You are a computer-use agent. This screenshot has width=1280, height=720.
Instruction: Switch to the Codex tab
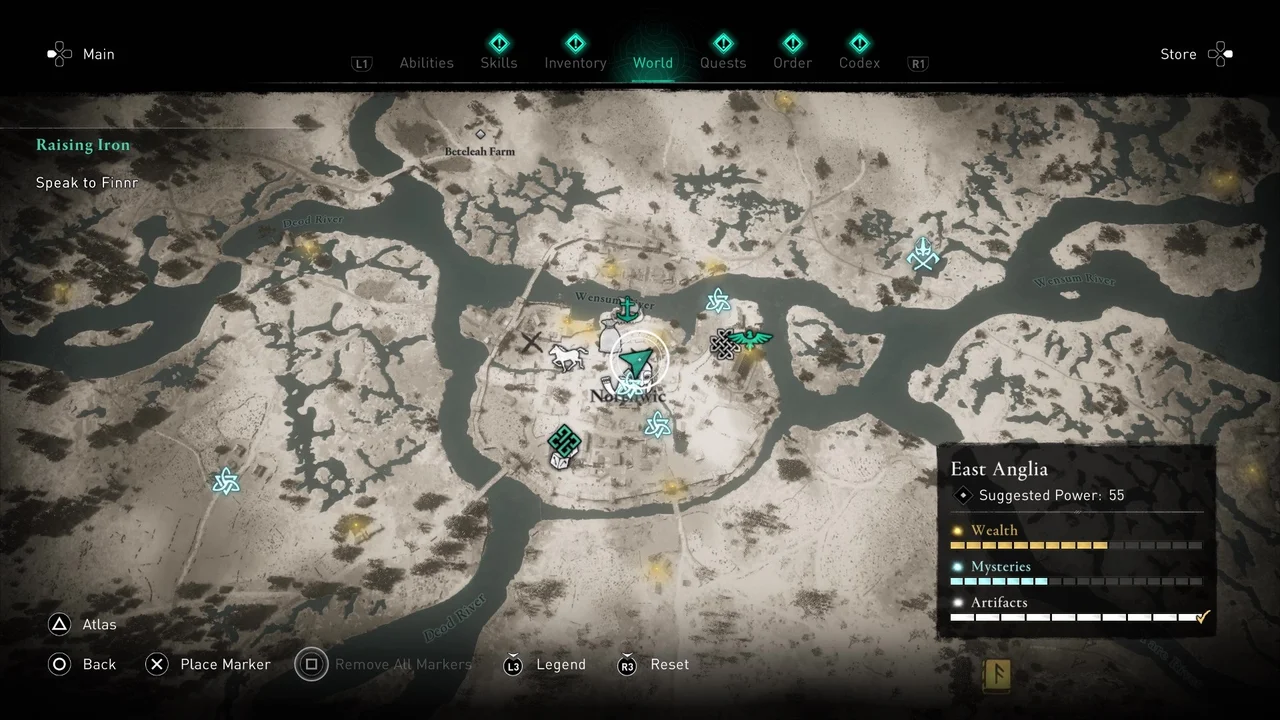coord(859,63)
